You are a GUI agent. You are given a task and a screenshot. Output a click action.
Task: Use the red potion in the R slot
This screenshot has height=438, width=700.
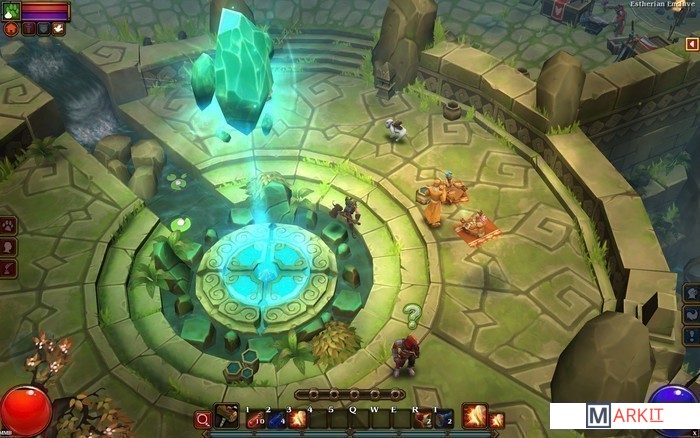(x=425, y=418)
